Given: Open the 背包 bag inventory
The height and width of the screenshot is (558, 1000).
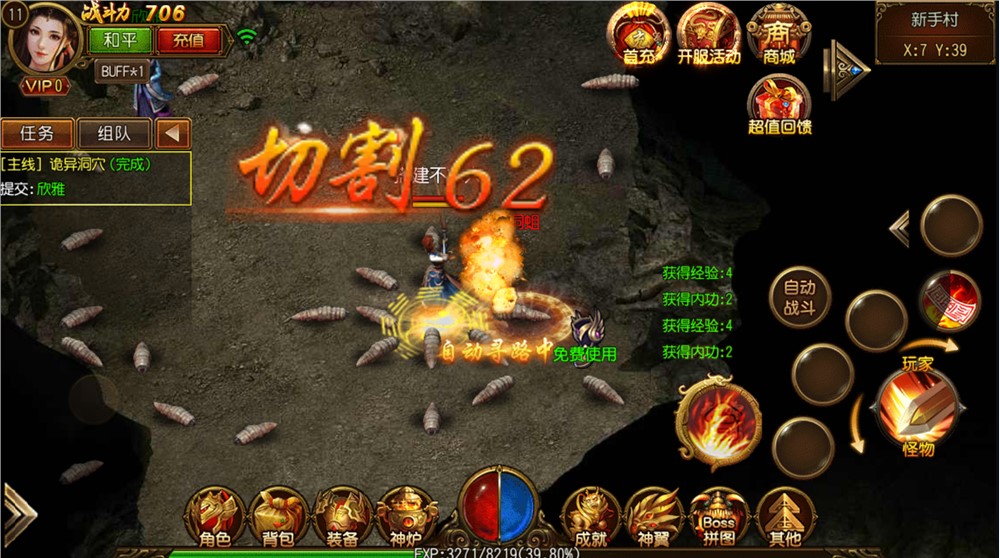Looking at the screenshot, I should (x=278, y=517).
